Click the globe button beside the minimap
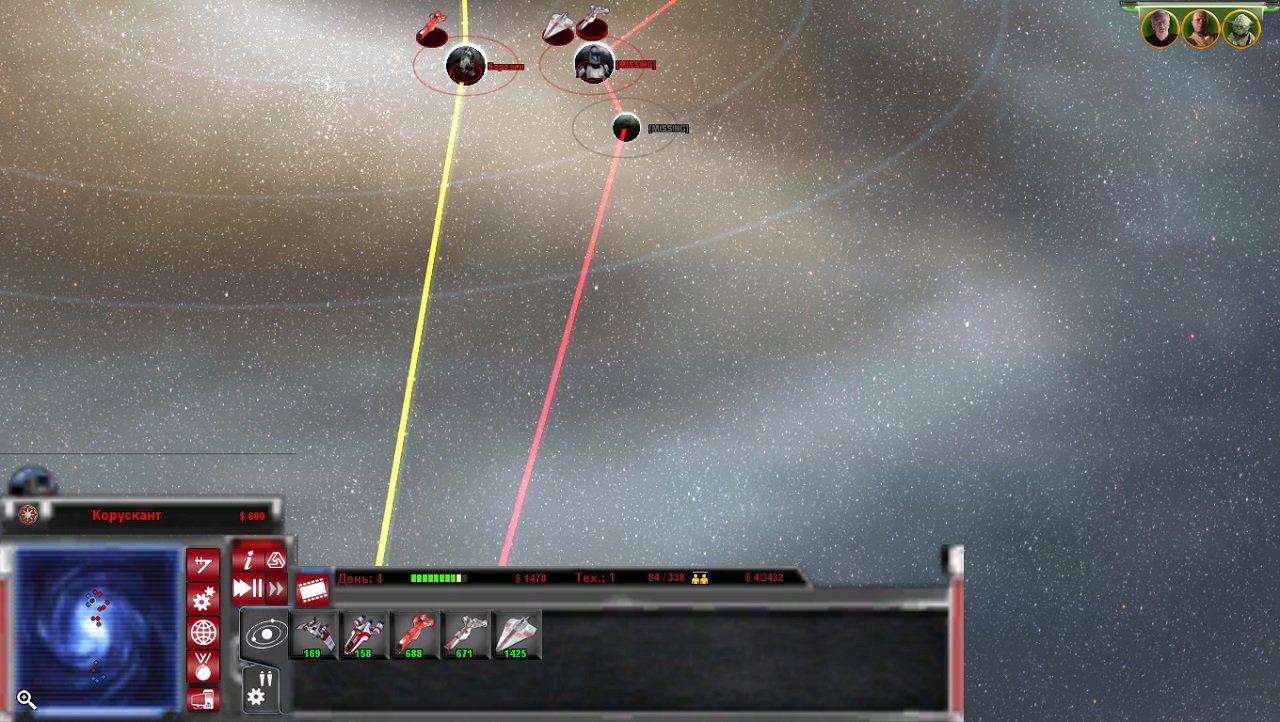 pos(203,632)
